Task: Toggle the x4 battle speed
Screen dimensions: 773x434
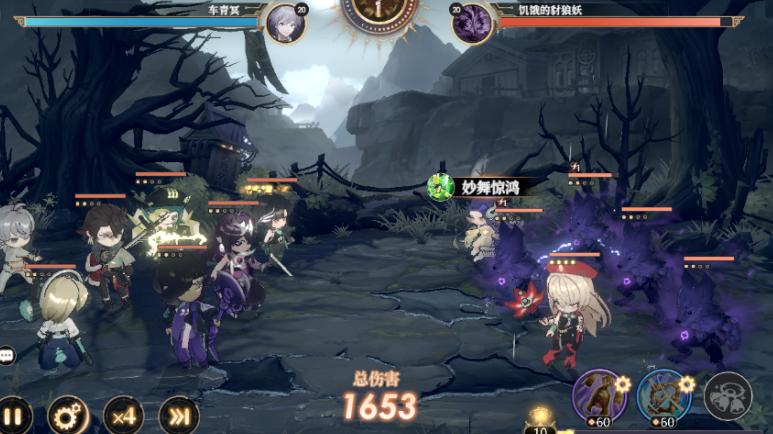Action: [x=123, y=416]
